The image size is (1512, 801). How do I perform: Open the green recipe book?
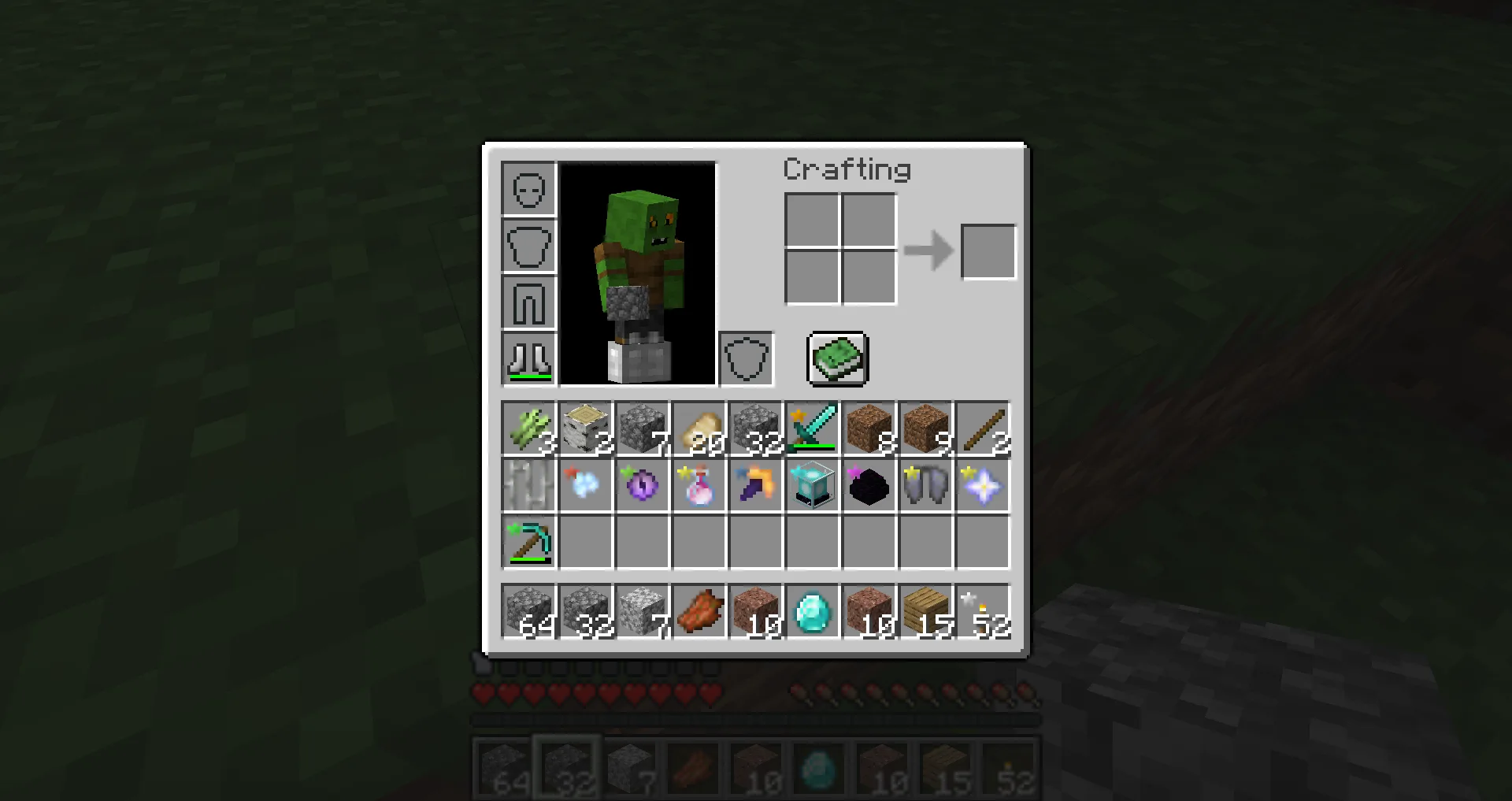(x=836, y=360)
